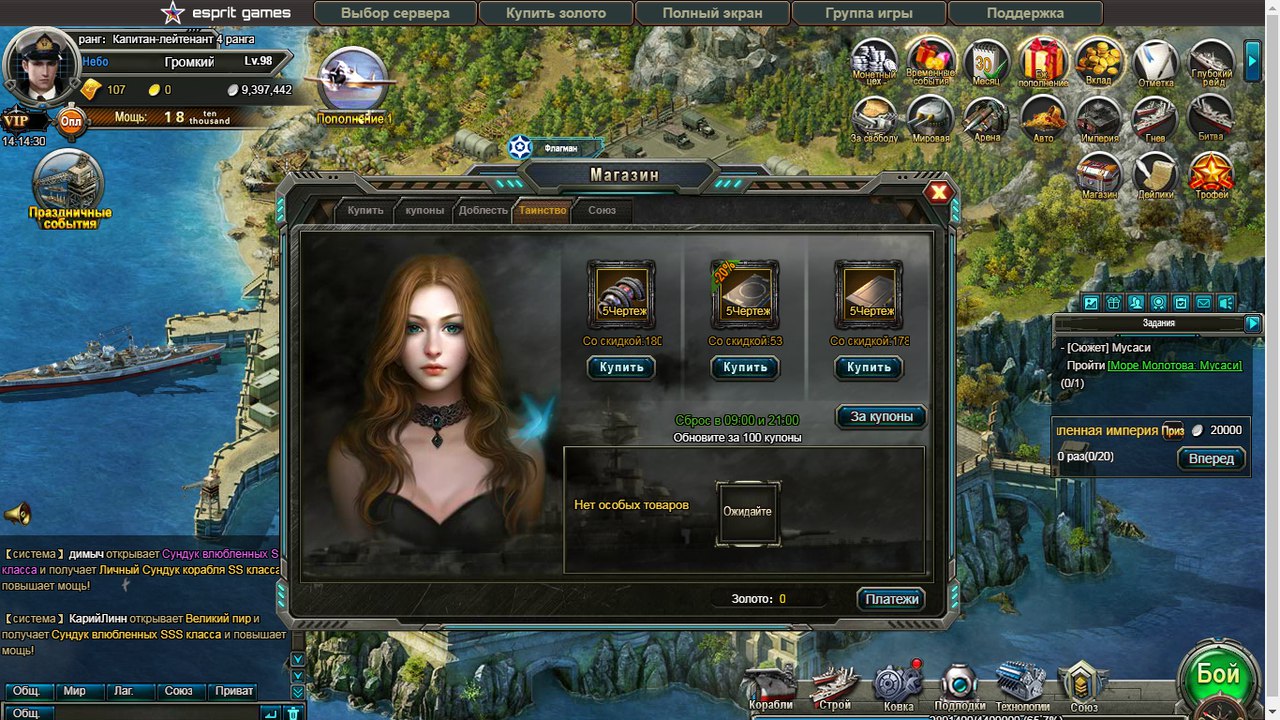Select the Доблесть tab
This screenshot has height=720, width=1280.
coord(483,210)
